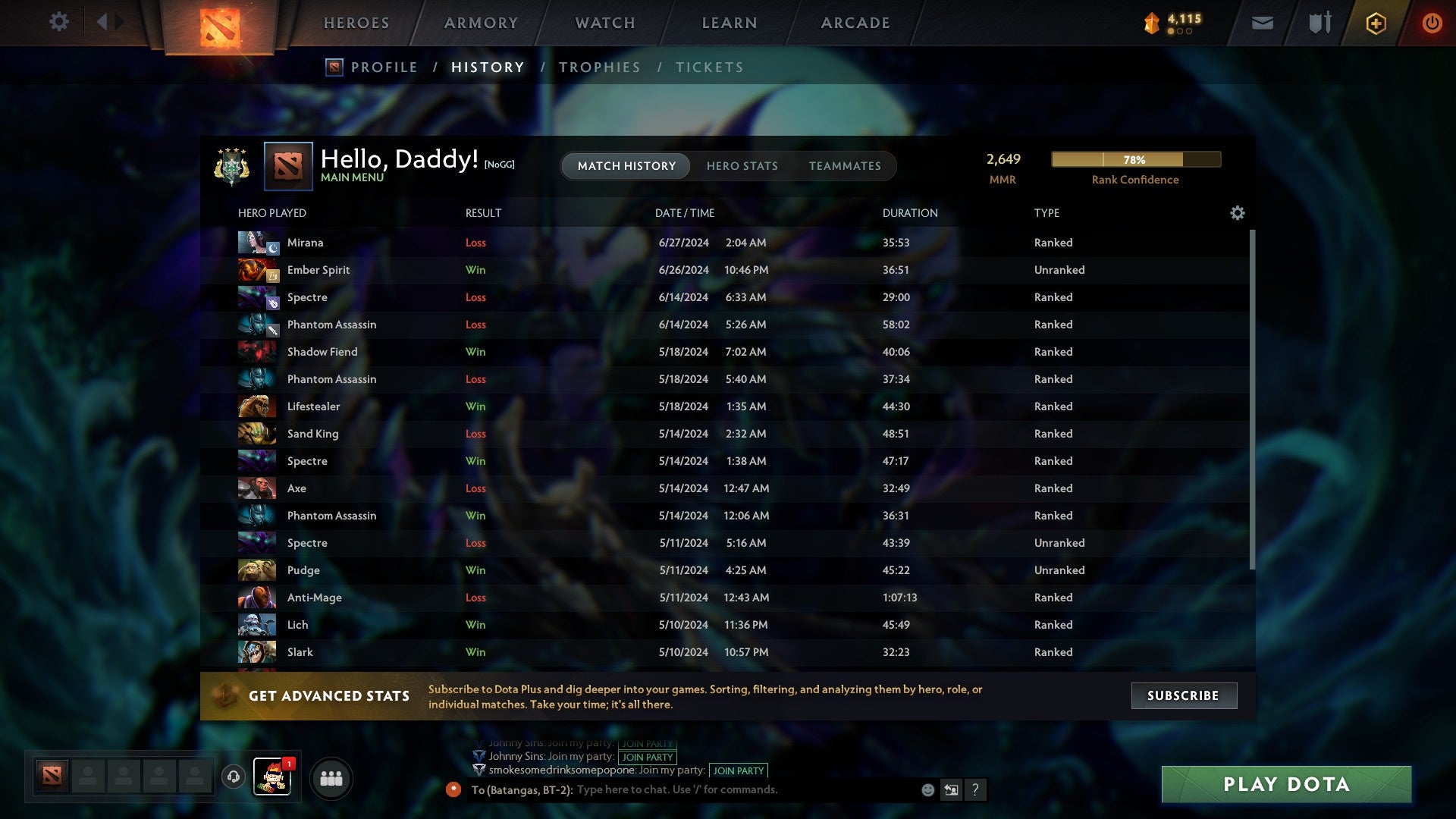Screen dimensions: 1456x819
Task: Click smokesomedrinksomepopone's JOIN PARTY link
Action: [738, 770]
